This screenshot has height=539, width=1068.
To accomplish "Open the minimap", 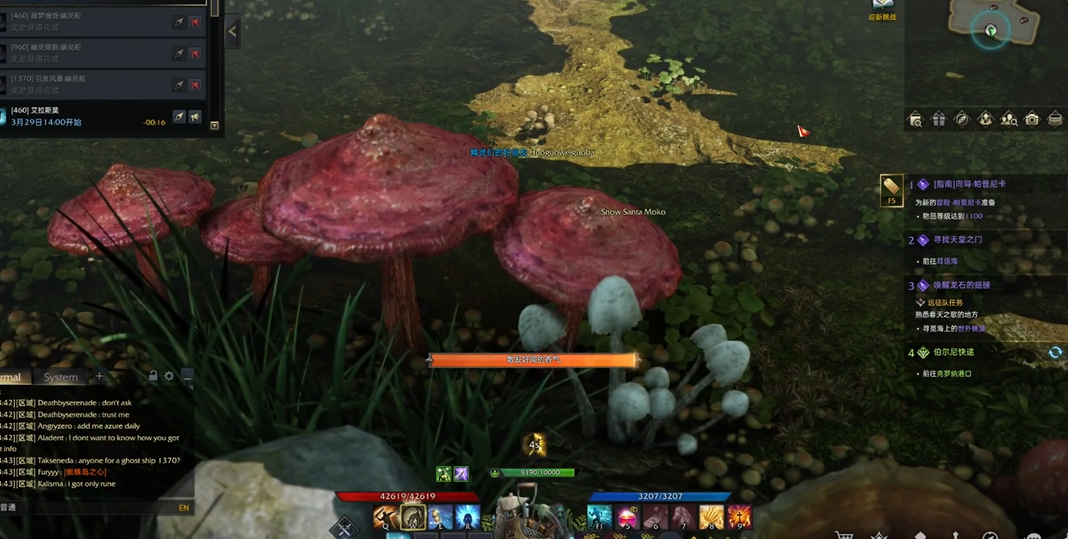I will point(992,30).
